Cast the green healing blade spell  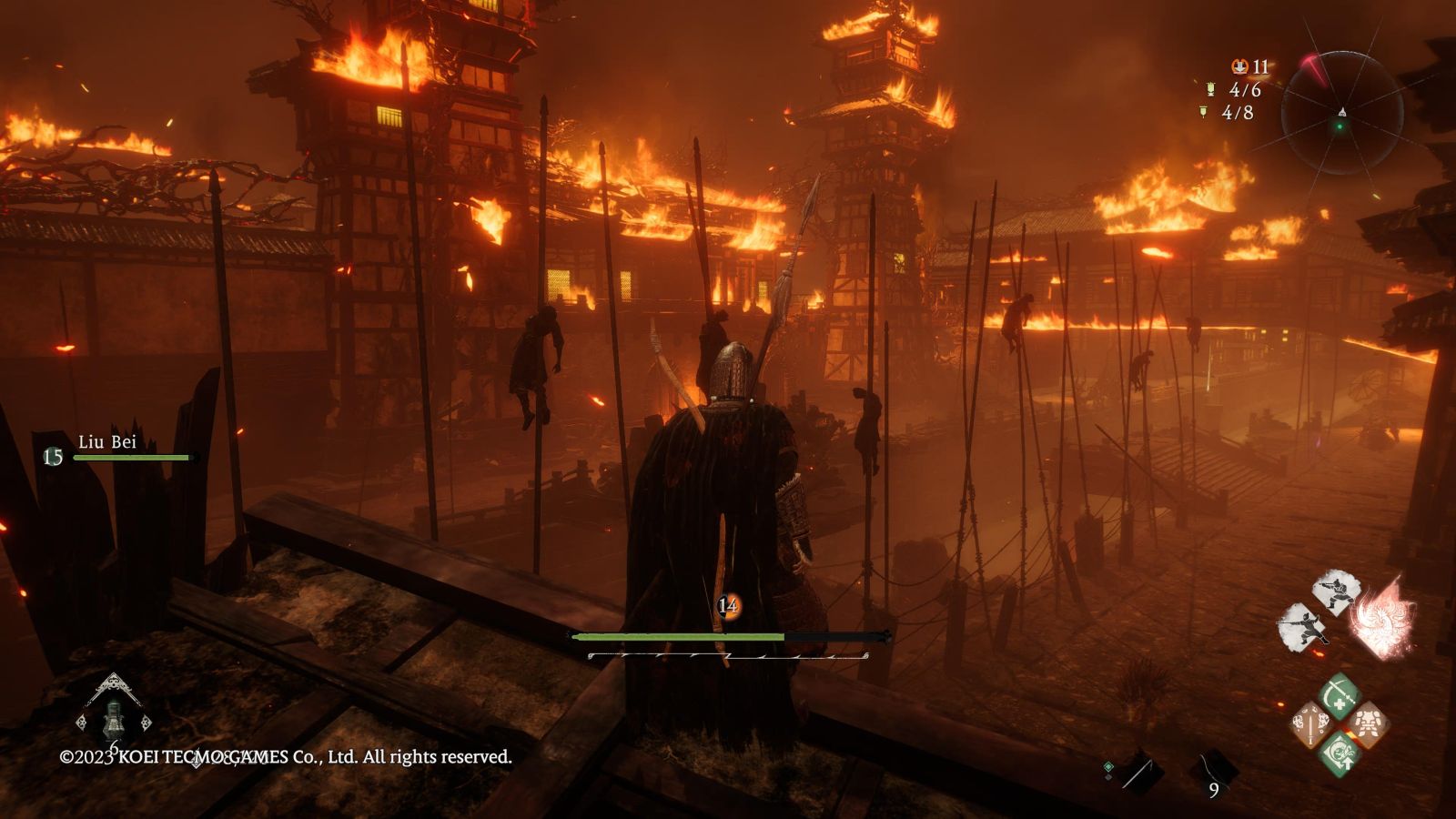click(x=1339, y=695)
